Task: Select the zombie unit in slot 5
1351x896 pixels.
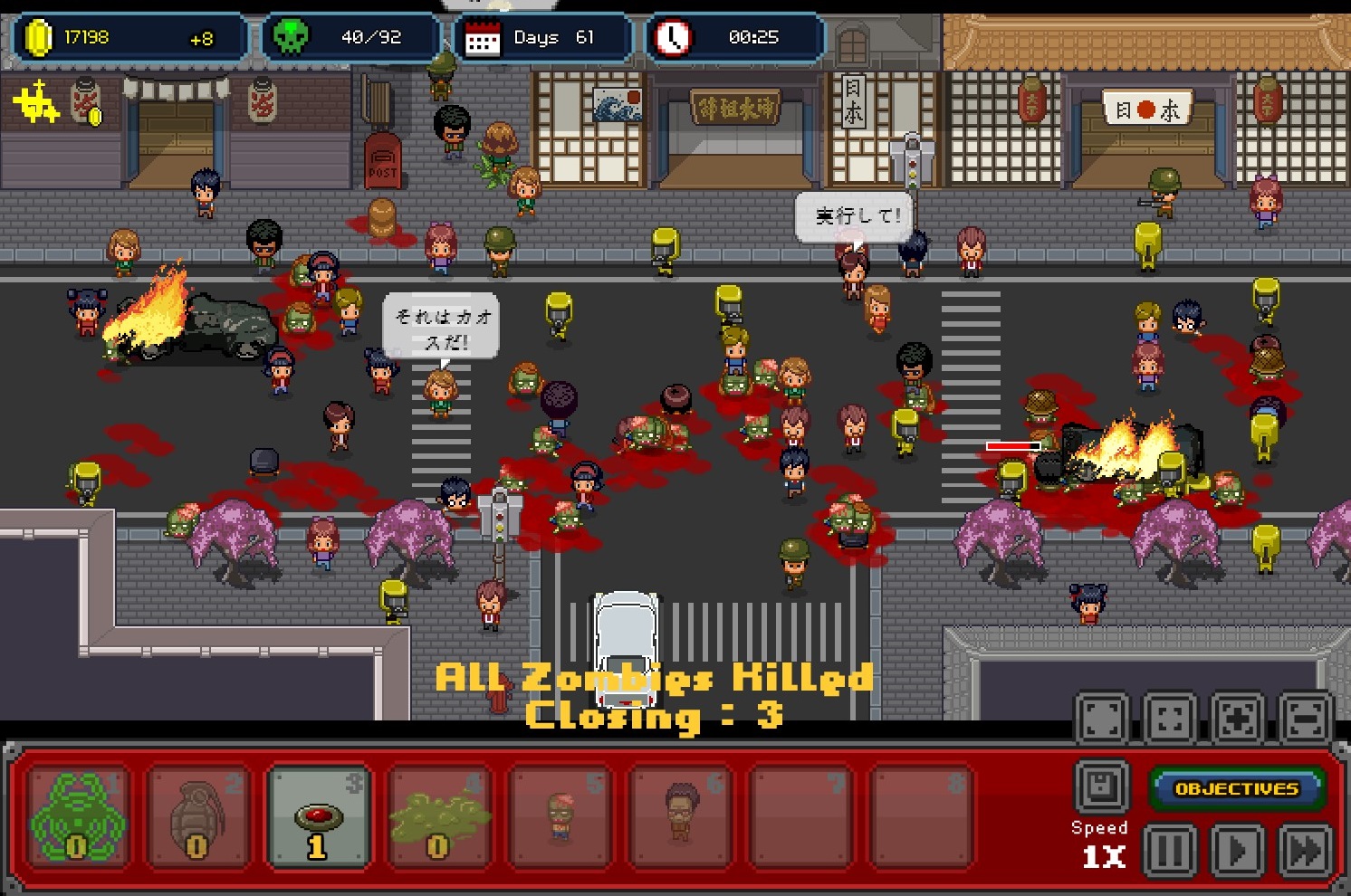Action: [x=561, y=816]
